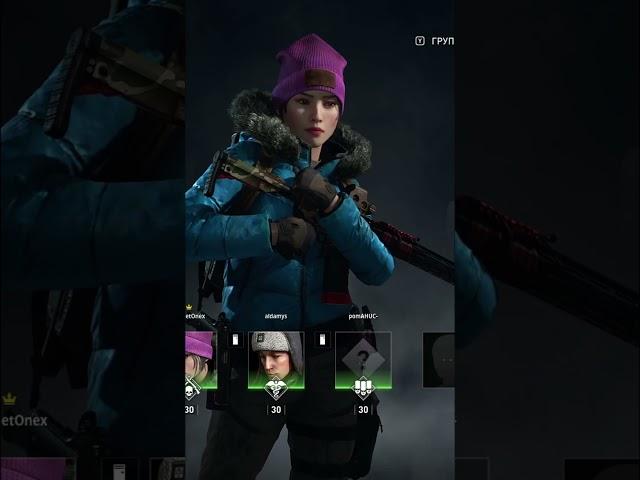Open the ГРУП group label
Image resolution: width=640 pixels, height=480 pixels.
(441, 41)
